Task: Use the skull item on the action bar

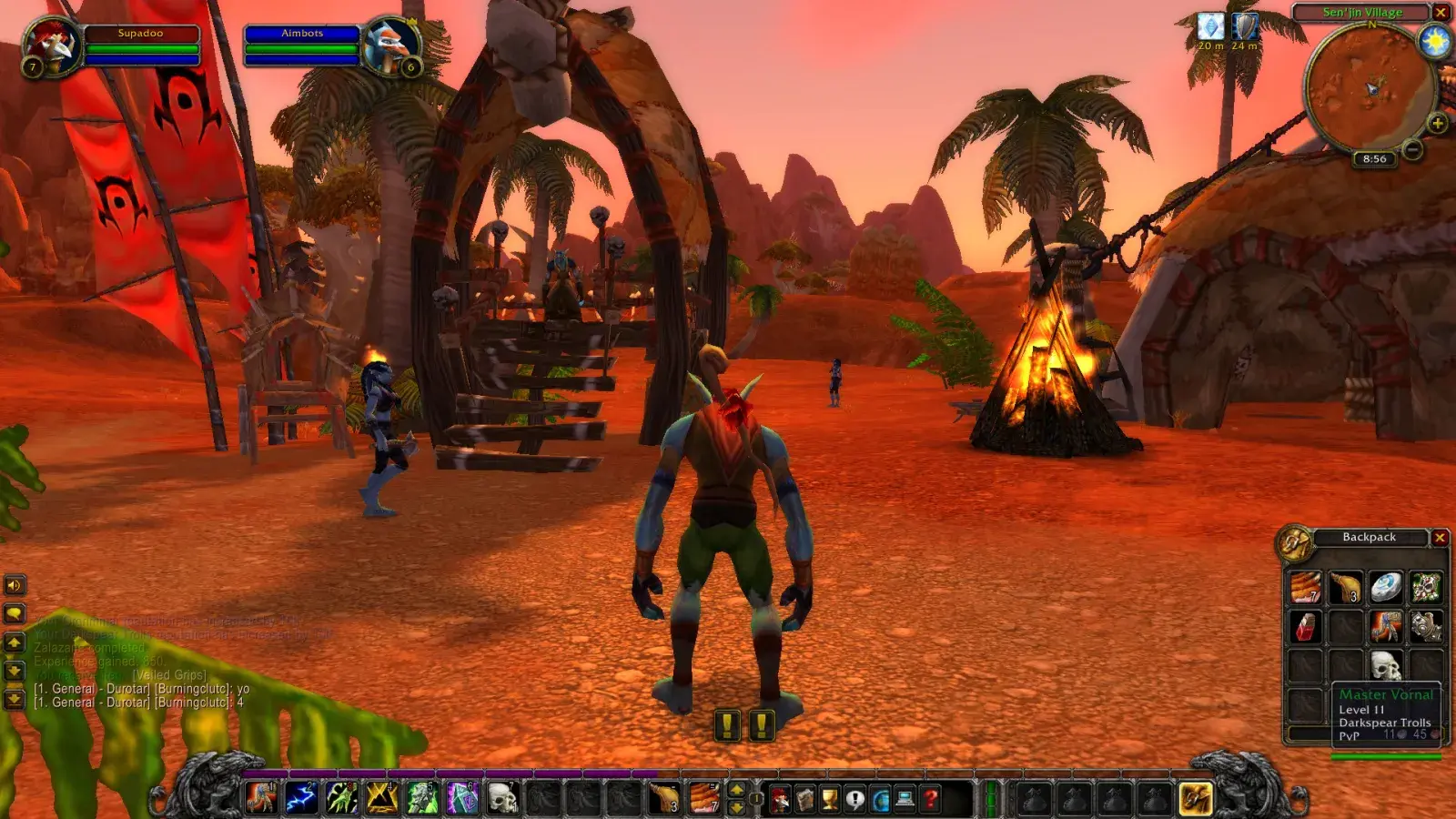Action: point(501,798)
